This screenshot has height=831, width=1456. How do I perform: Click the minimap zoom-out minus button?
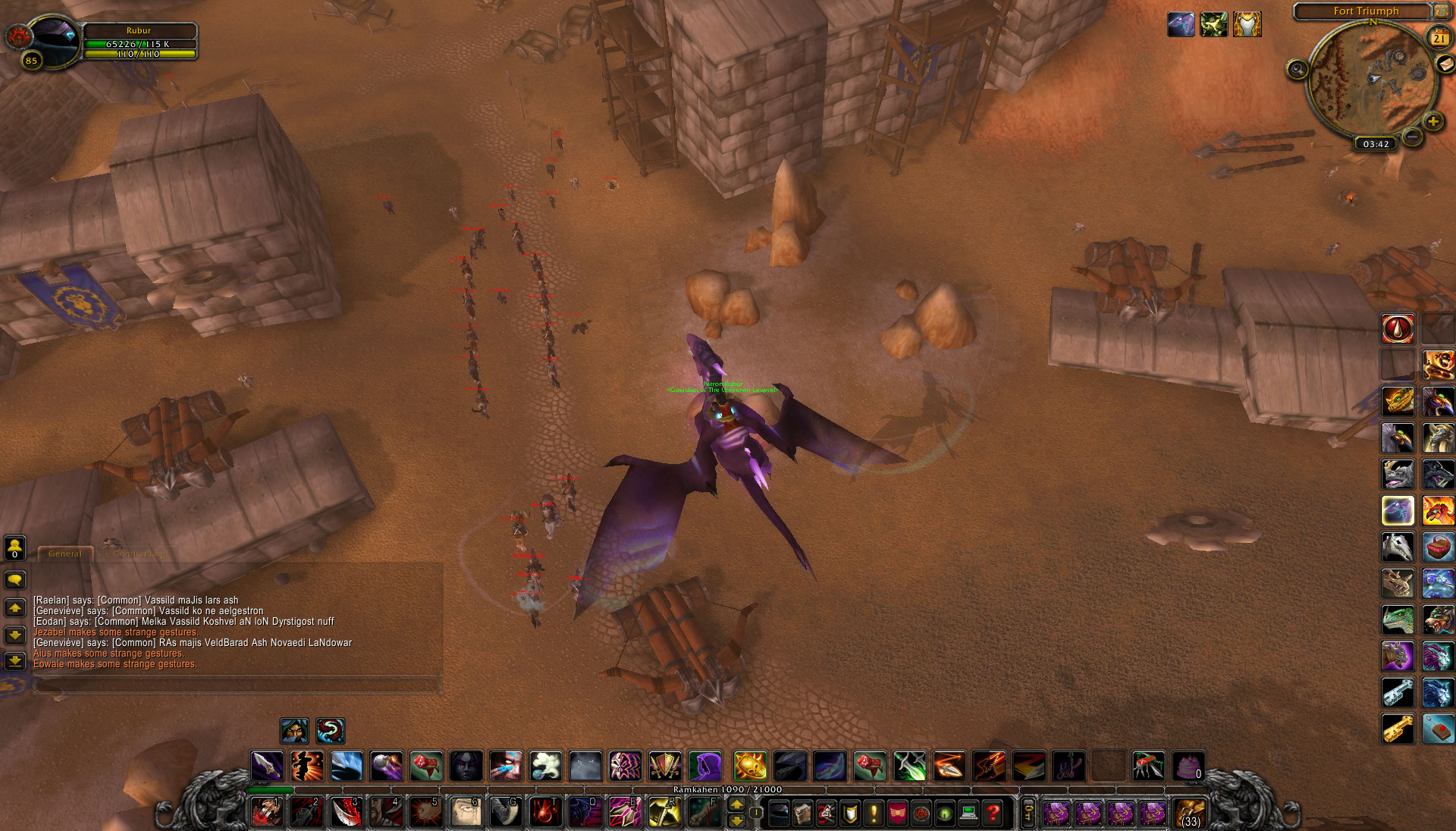(1411, 137)
